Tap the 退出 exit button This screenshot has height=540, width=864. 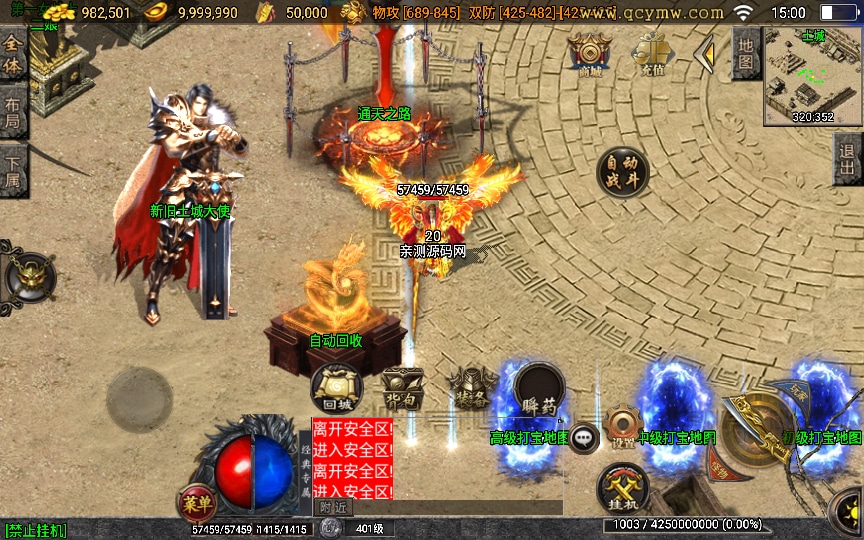click(x=848, y=158)
